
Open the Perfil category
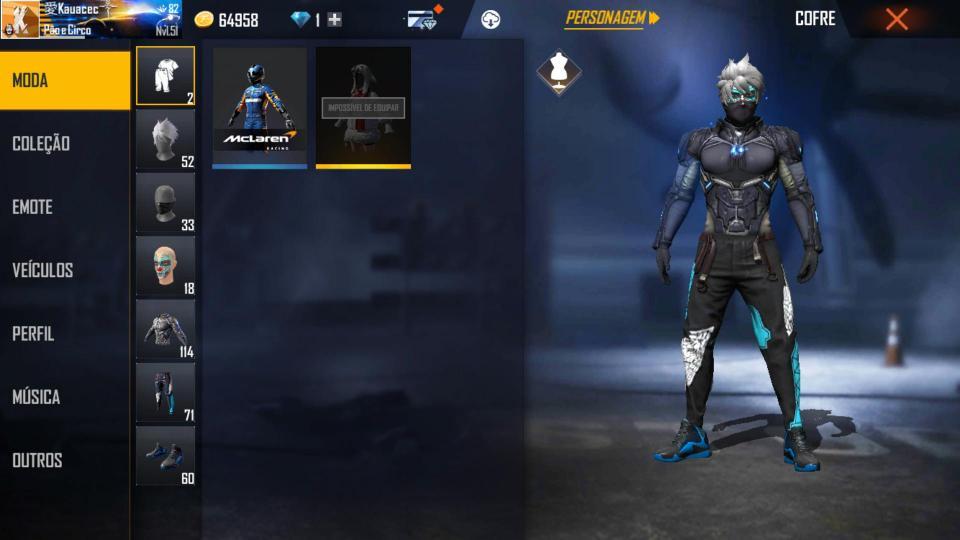pyautogui.click(x=65, y=334)
